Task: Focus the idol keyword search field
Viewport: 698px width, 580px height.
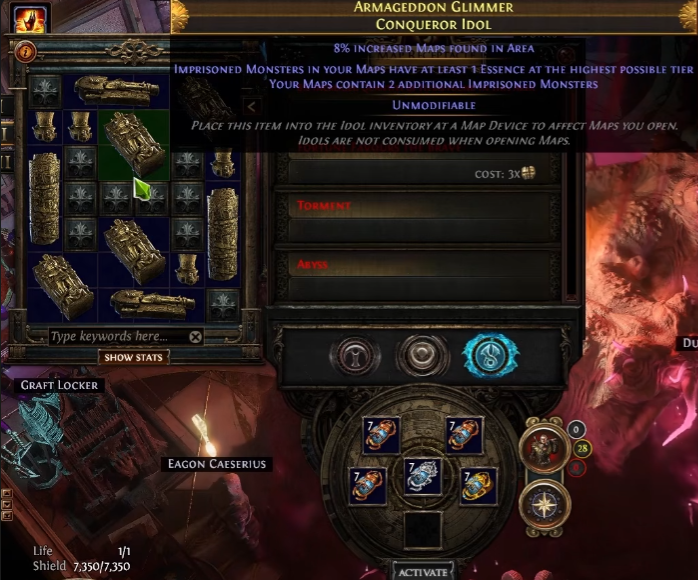Action: point(115,337)
